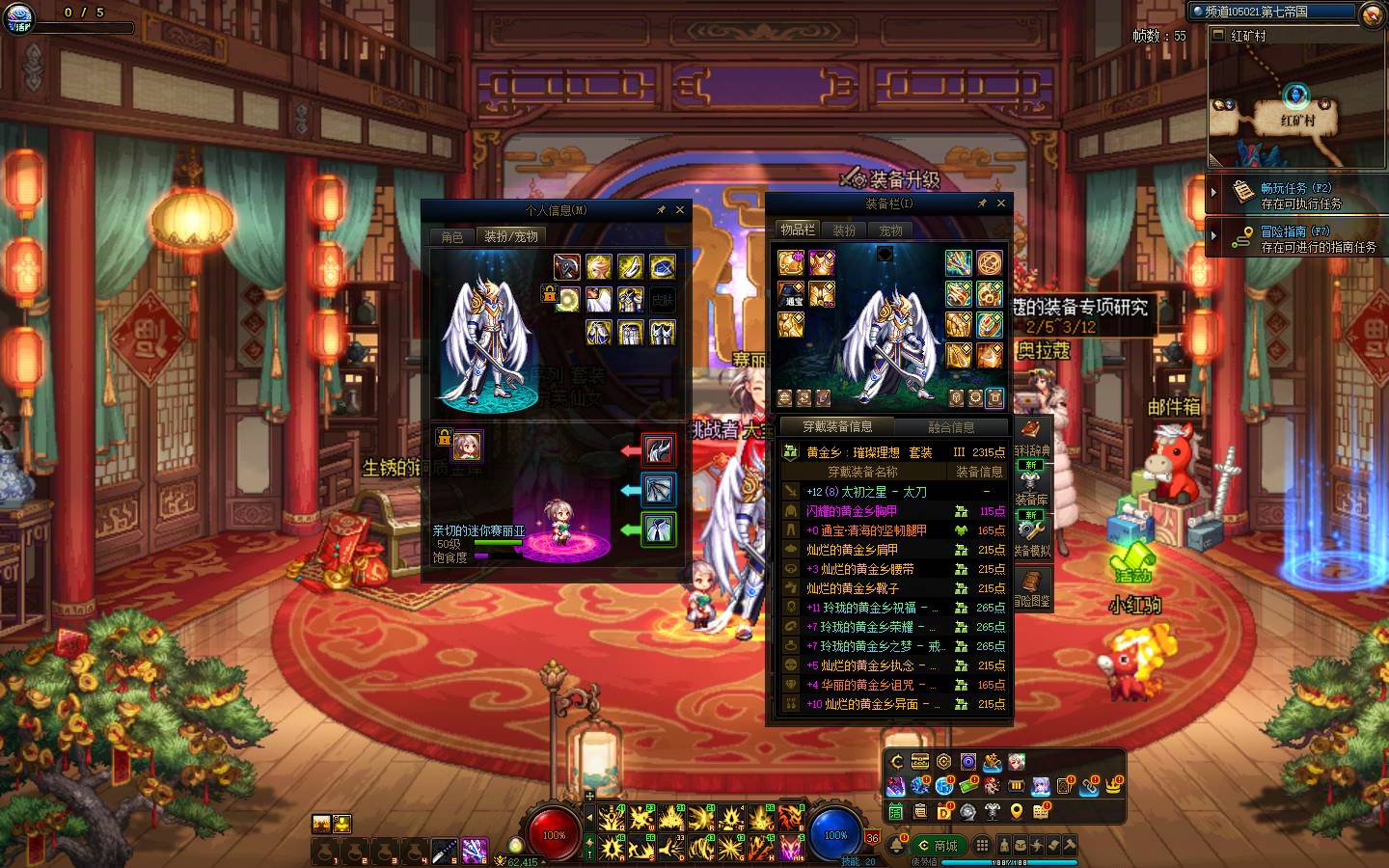Switch to the 融合信息 tab
The width and height of the screenshot is (1389, 868).
point(951,426)
